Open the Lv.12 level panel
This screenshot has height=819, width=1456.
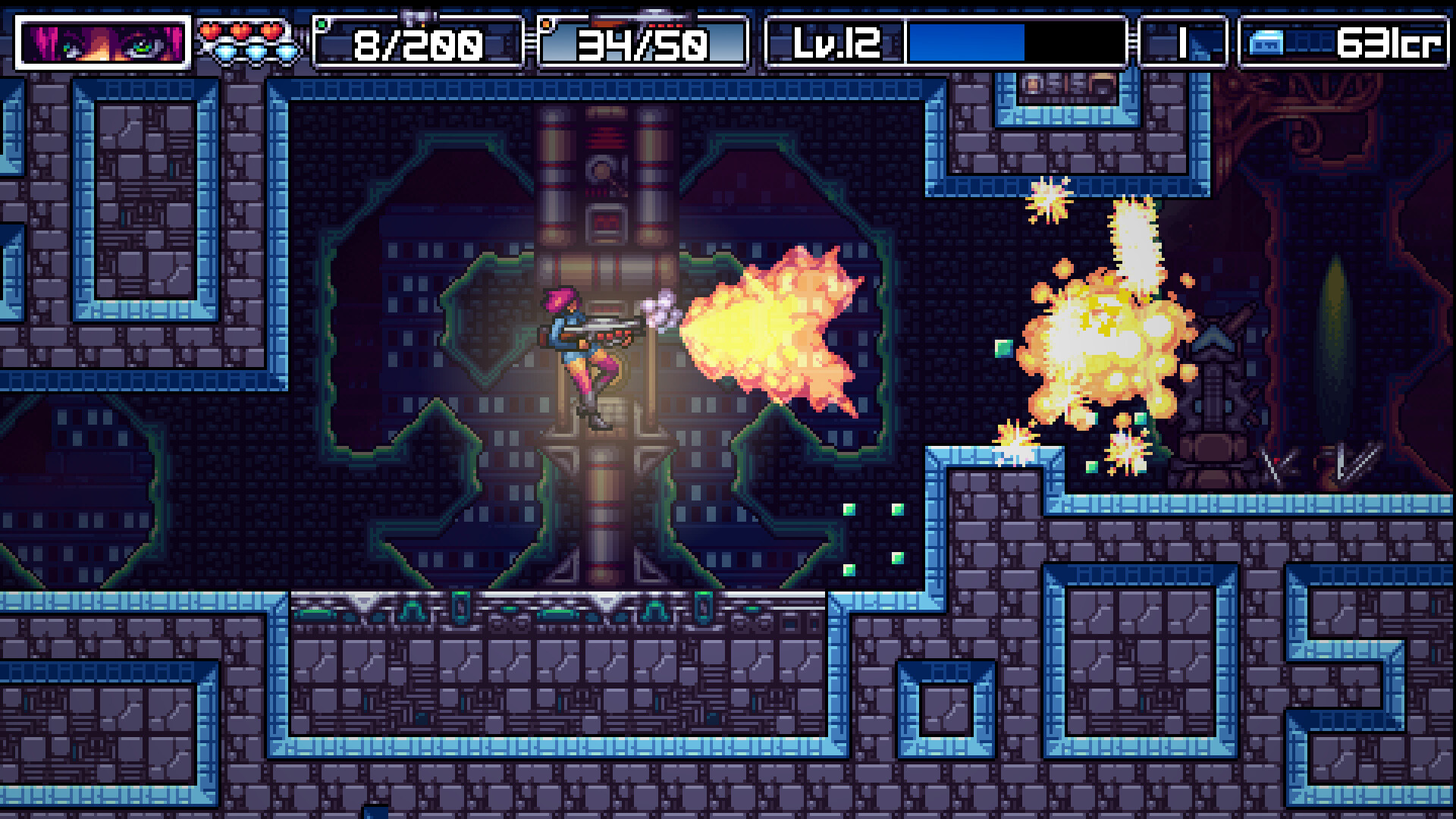(x=834, y=44)
